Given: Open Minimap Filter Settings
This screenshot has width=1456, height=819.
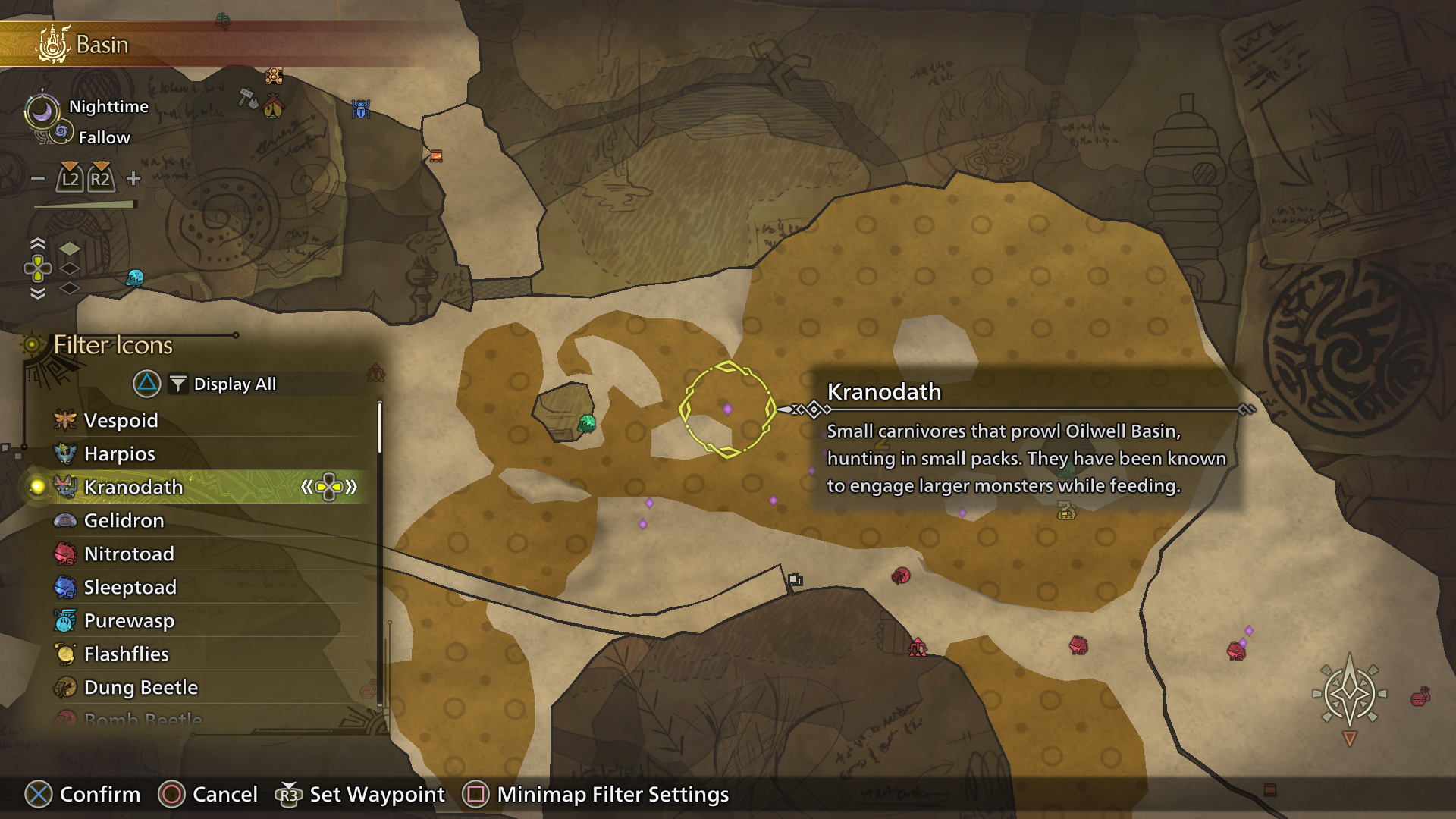Looking at the screenshot, I should [610, 795].
